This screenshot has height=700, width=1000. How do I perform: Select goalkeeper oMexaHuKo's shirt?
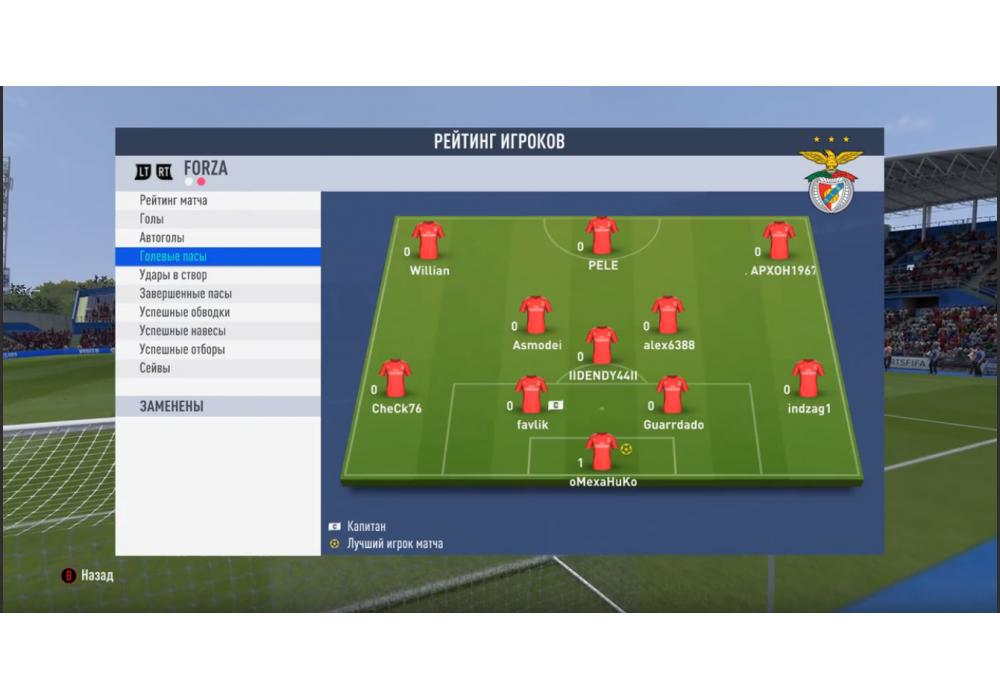click(x=602, y=452)
